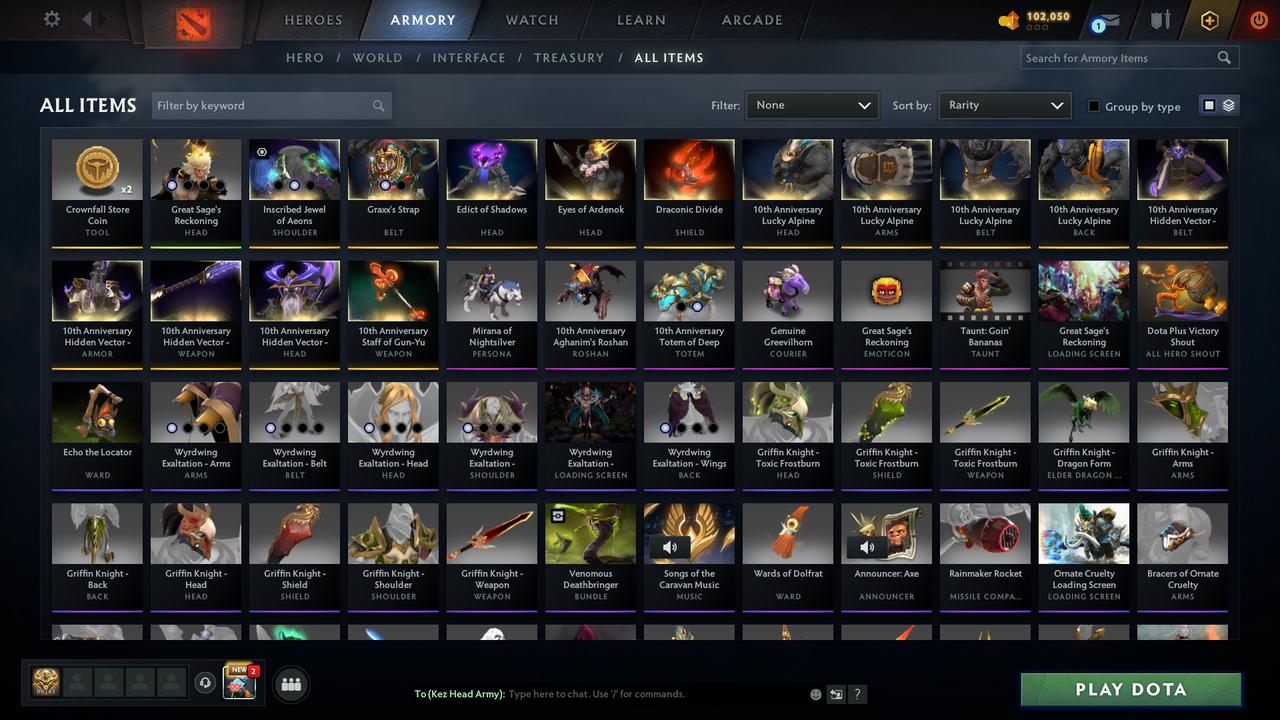Screen dimensions: 1280x720
Task: Open the ARCADE menu item
Action: [x=751, y=19]
